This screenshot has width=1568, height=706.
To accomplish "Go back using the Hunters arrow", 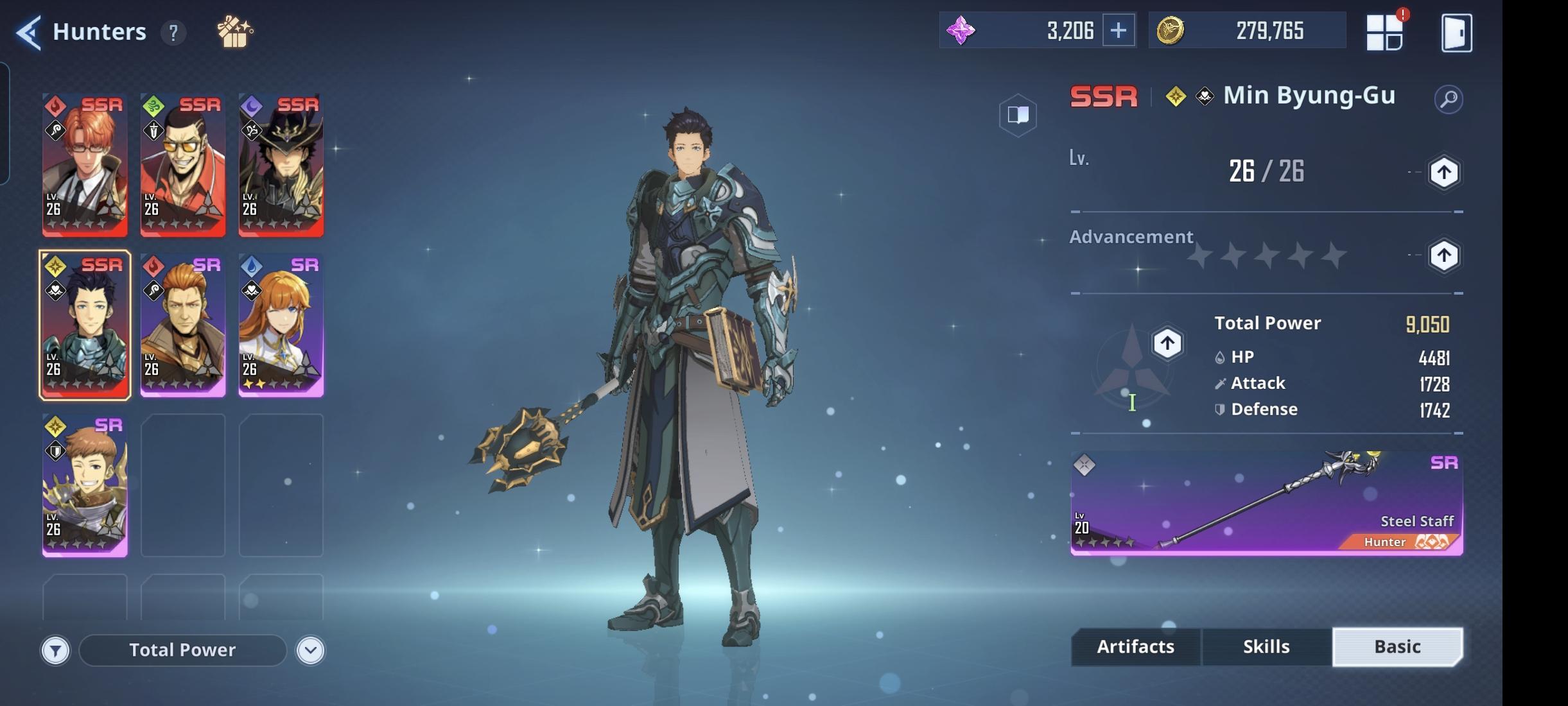I will tap(29, 32).
